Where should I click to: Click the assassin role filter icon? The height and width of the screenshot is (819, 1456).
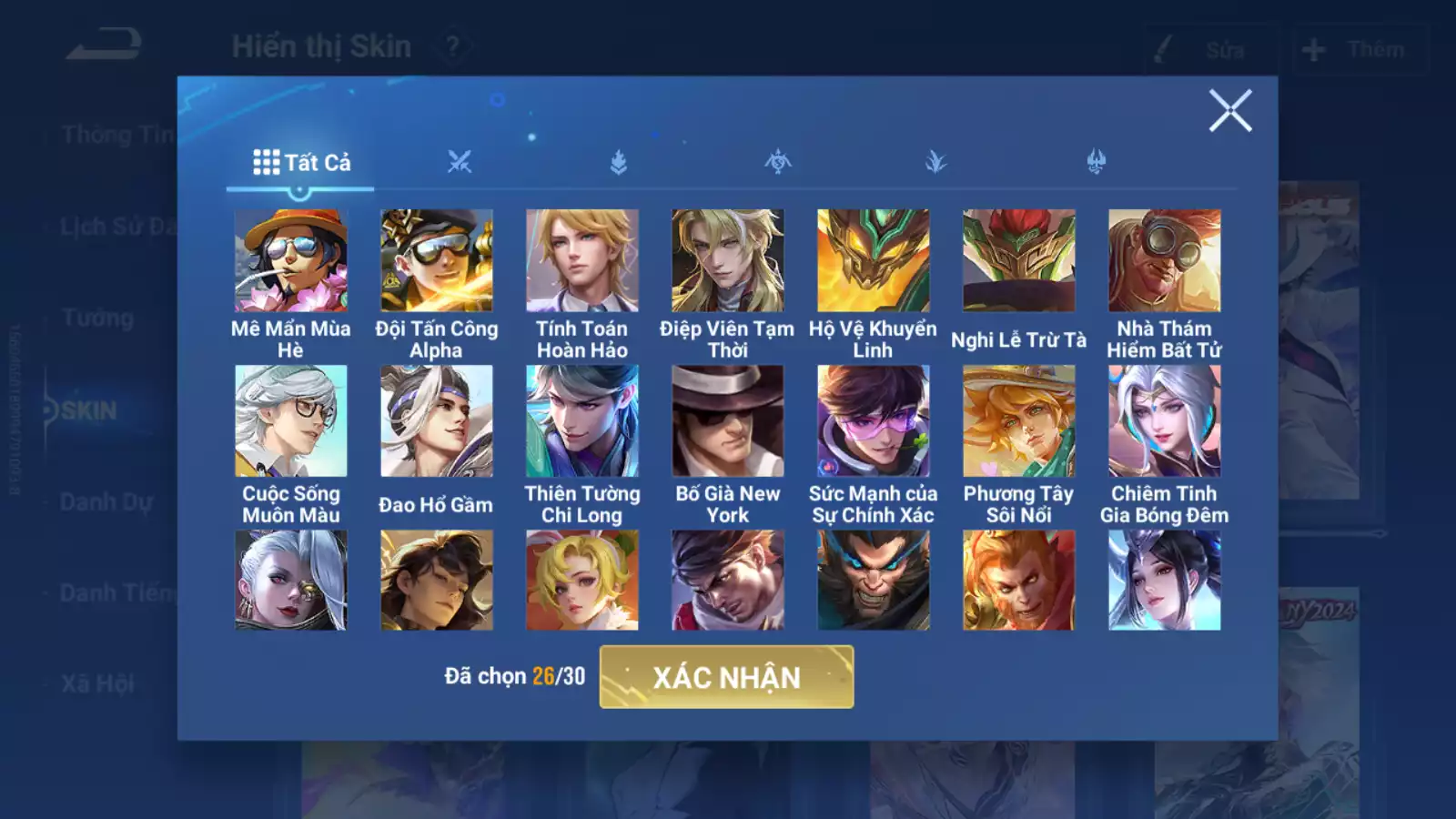click(x=935, y=161)
